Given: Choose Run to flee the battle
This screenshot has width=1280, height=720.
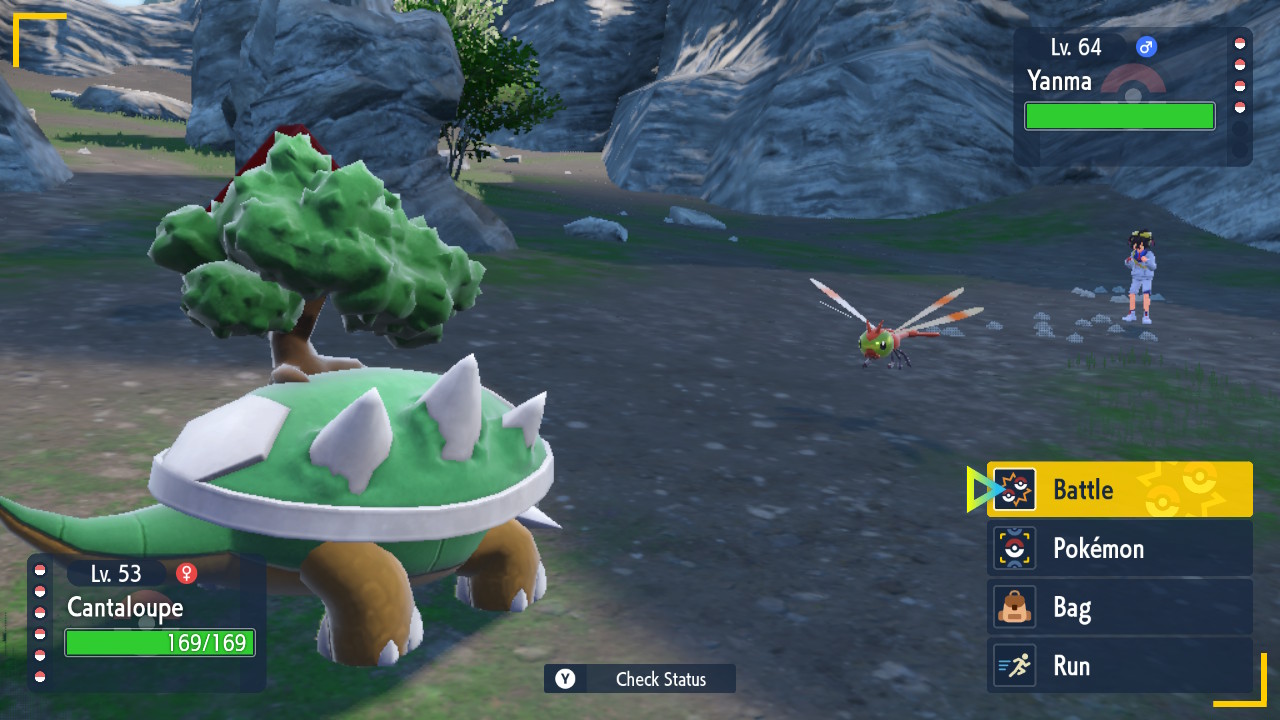Looking at the screenshot, I should pos(1119,666).
